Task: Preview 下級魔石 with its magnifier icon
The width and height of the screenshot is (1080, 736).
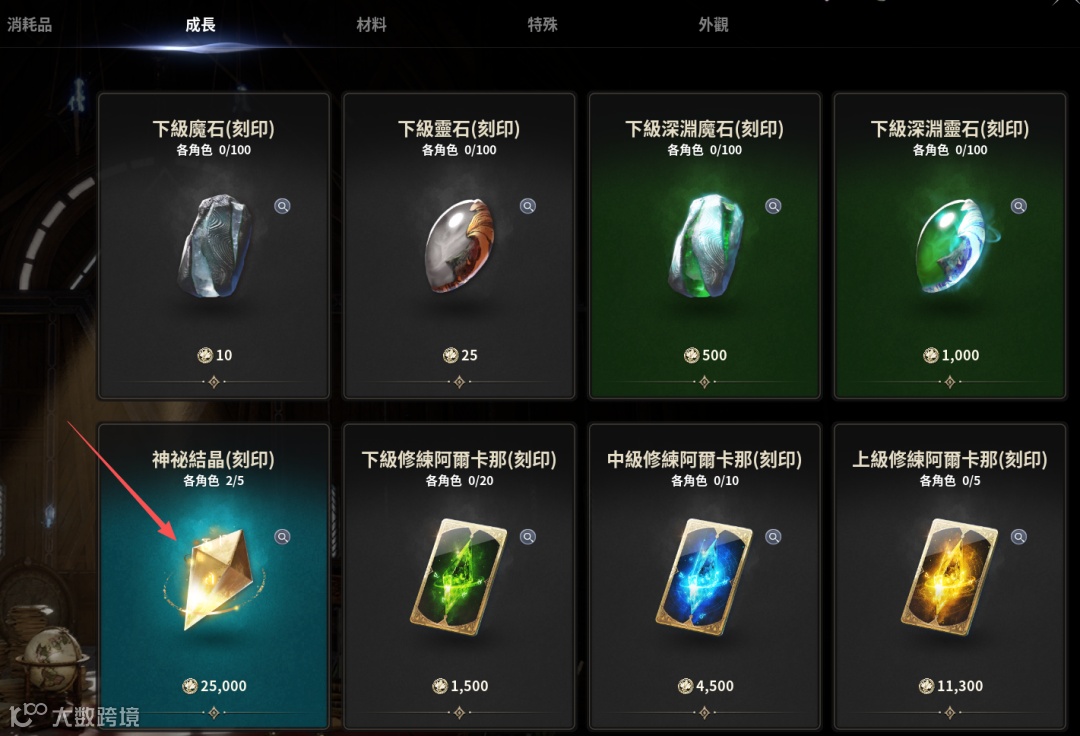Action: 283,206
